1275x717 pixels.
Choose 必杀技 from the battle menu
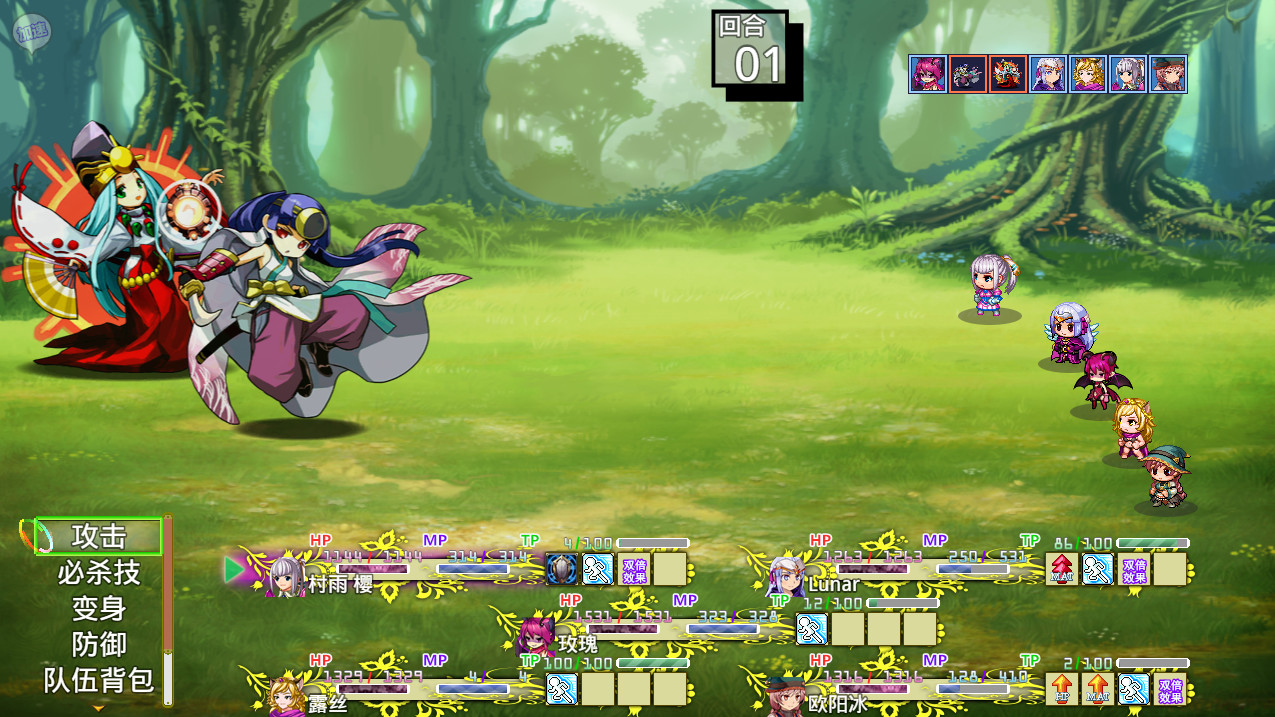98,573
